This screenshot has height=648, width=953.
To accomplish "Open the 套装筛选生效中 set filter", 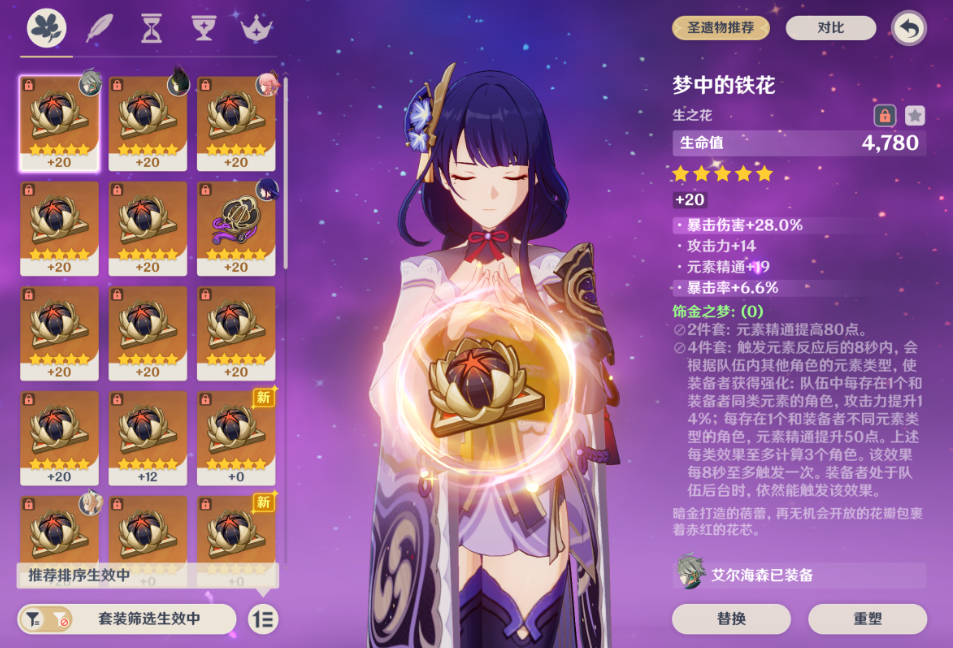I will [x=128, y=619].
